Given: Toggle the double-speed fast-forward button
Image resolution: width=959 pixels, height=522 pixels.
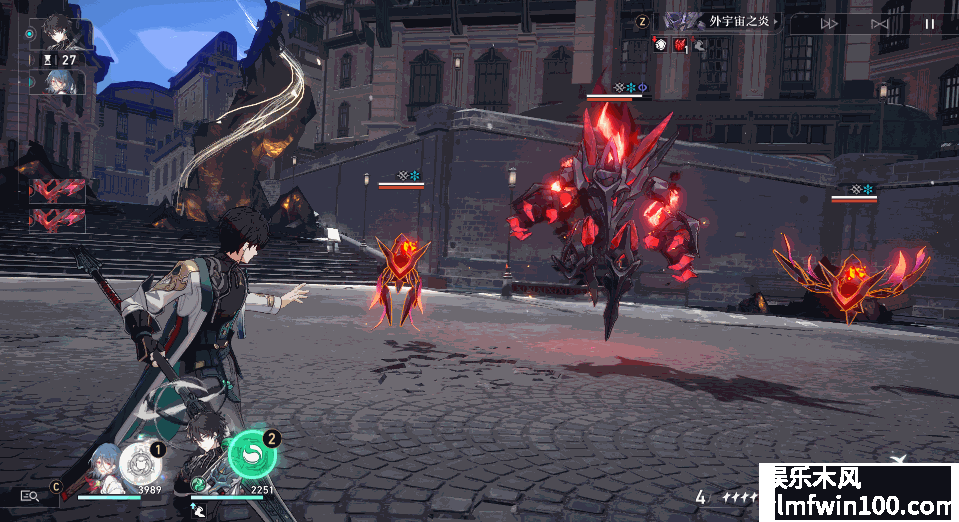Looking at the screenshot, I should 829,23.
